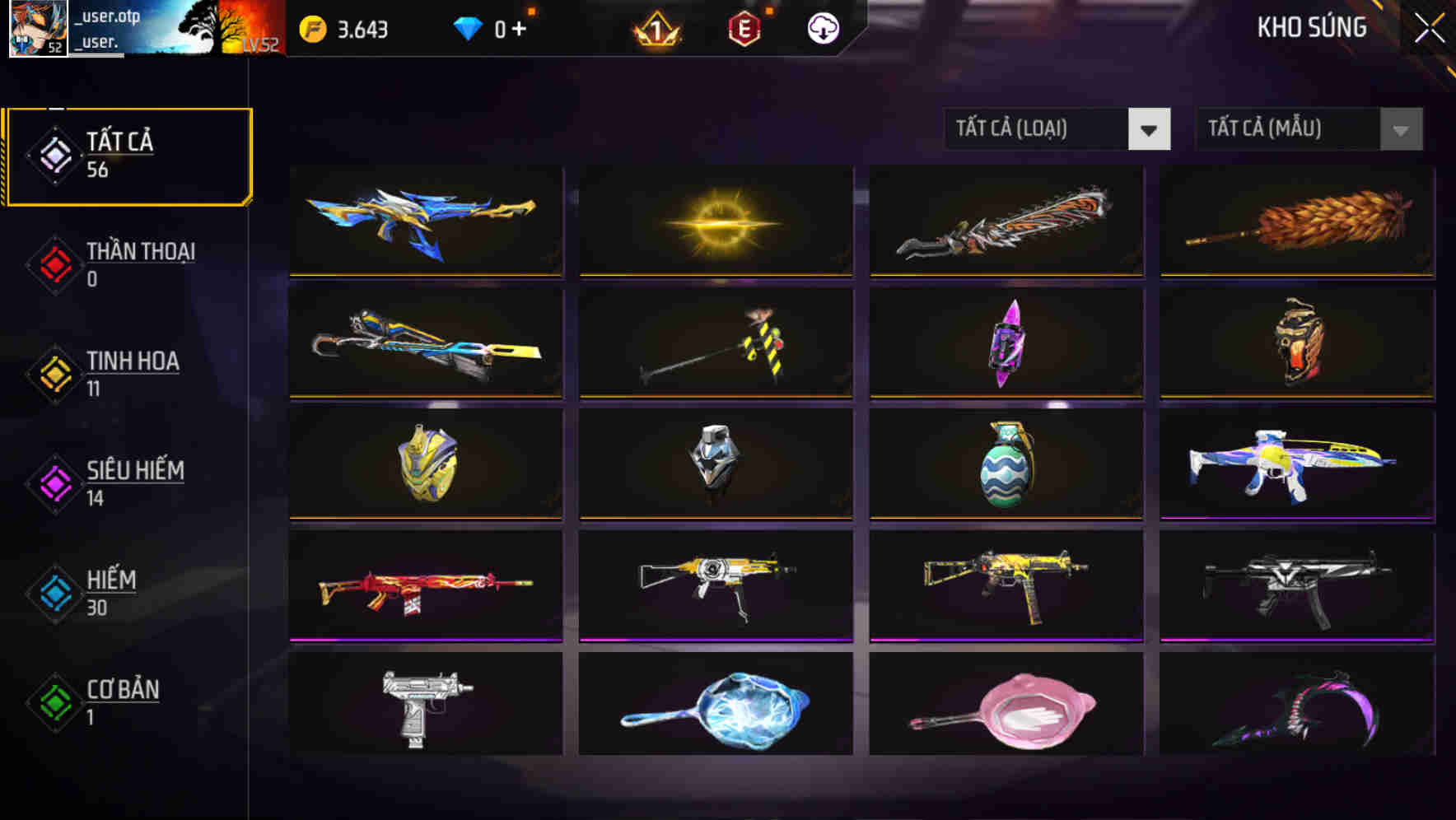Click the _user.otp username text
The height and width of the screenshot is (820, 1456).
click(x=107, y=14)
